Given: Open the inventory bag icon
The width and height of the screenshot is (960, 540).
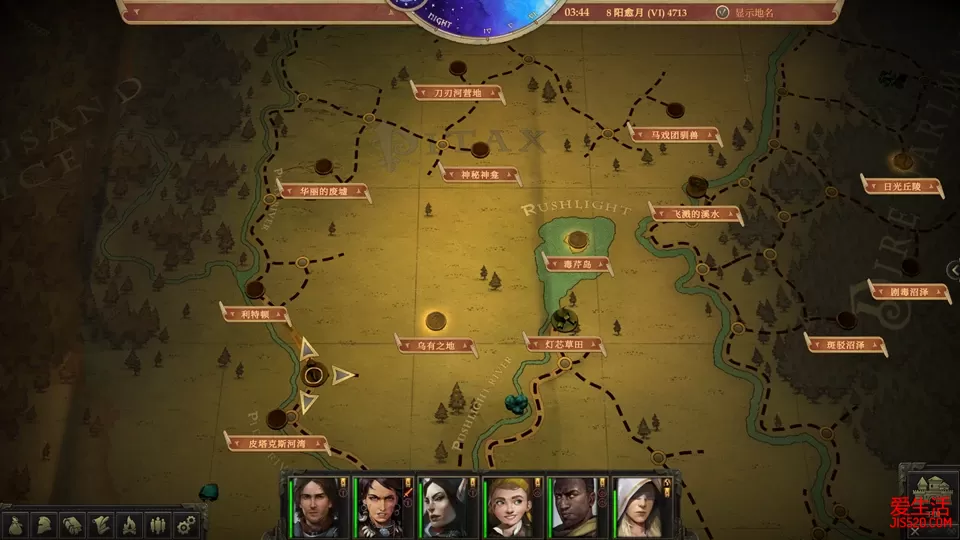Looking at the screenshot, I should (17, 523).
